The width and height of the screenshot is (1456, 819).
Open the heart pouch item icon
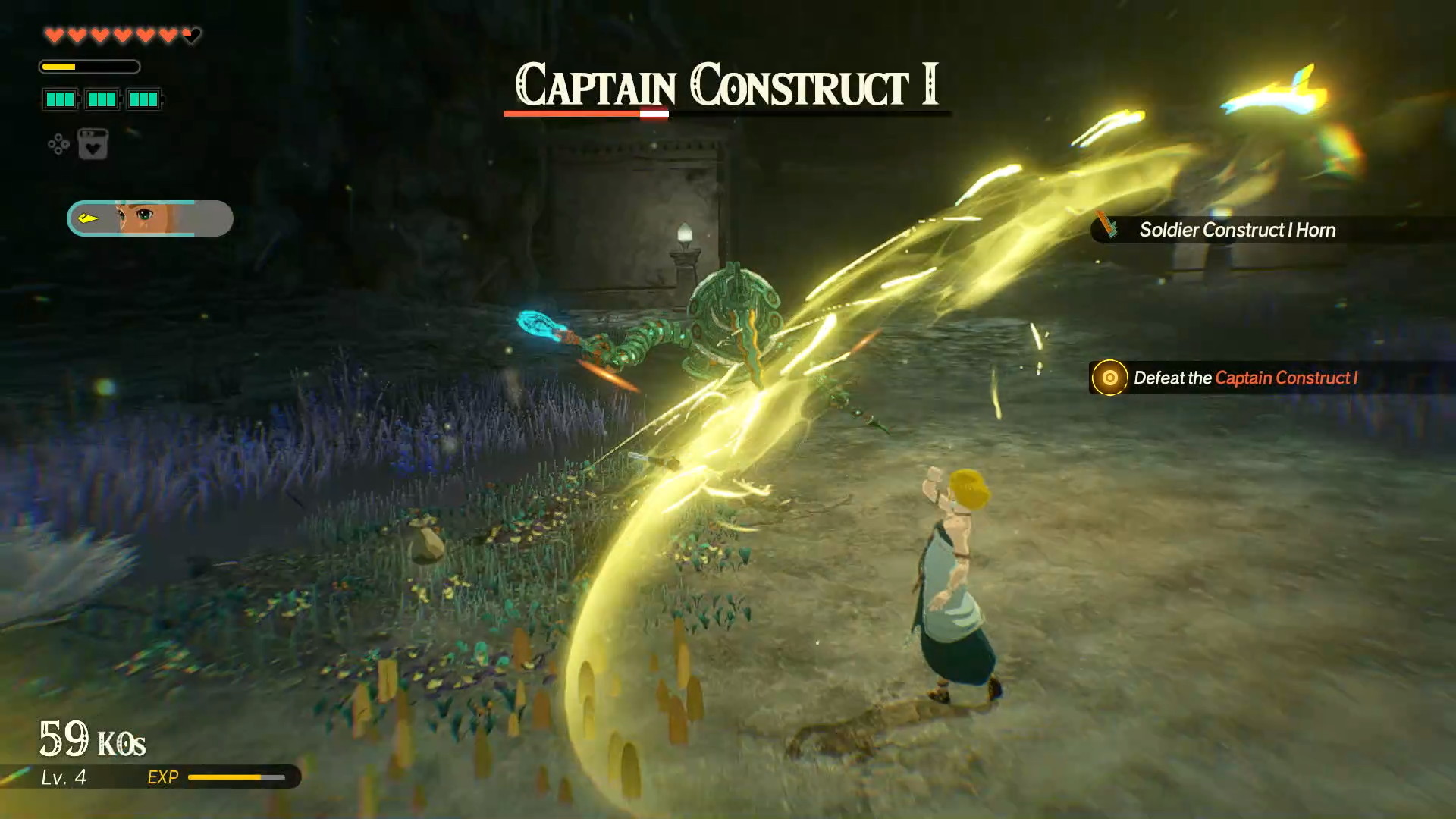(x=93, y=144)
